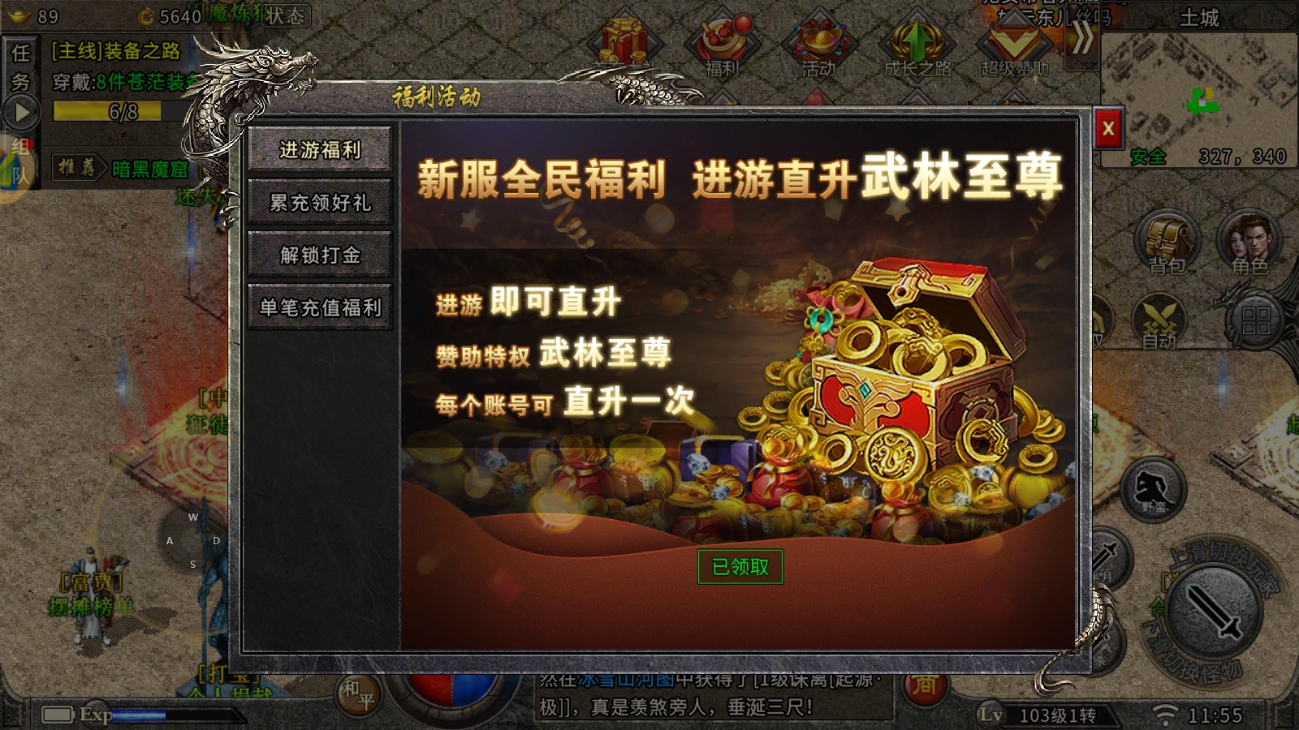The image size is (1299, 730).
Task: Open the 活动 events icon
Action: tap(818, 45)
